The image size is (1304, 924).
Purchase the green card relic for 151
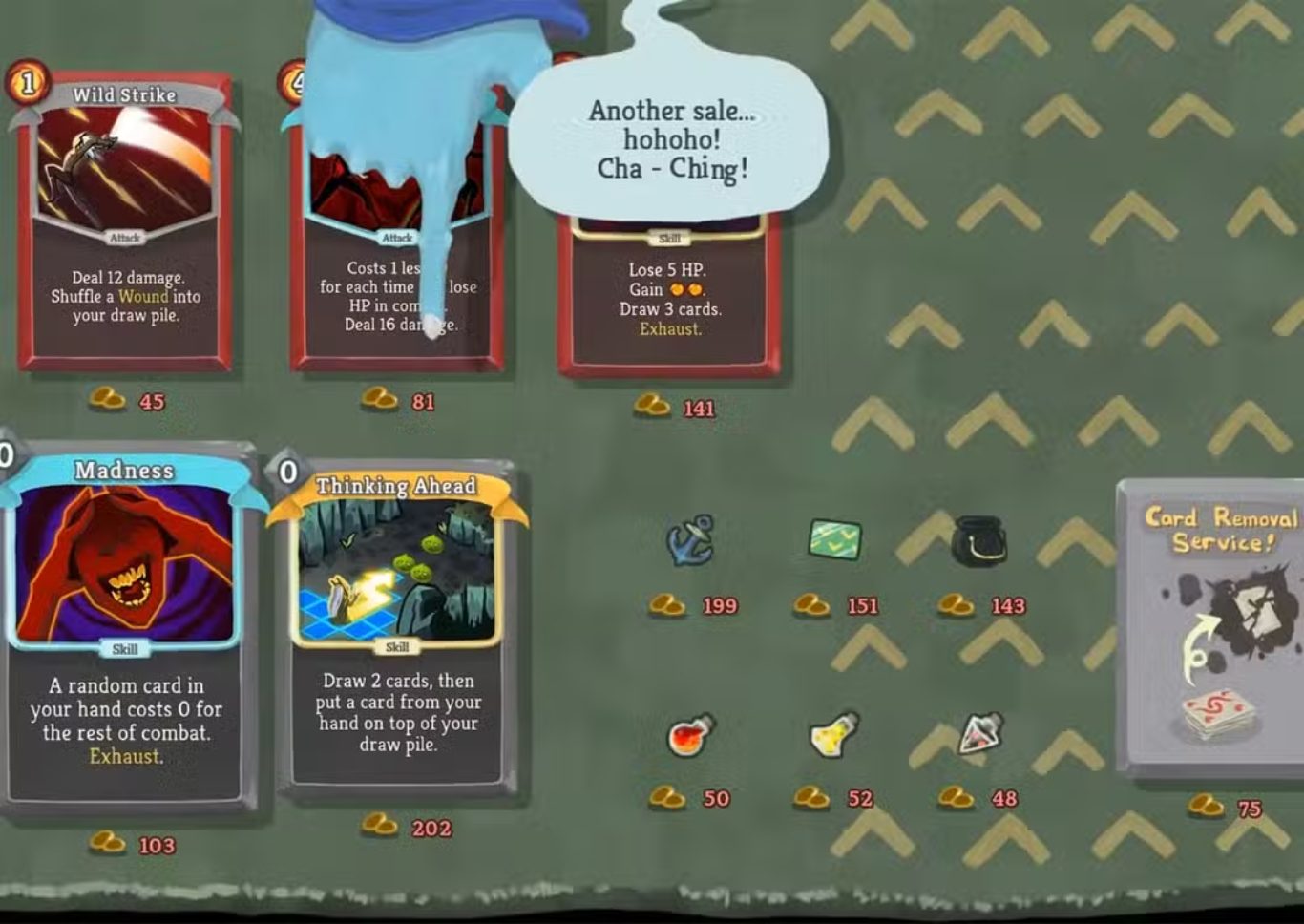pyautogui.click(x=834, y=539)
